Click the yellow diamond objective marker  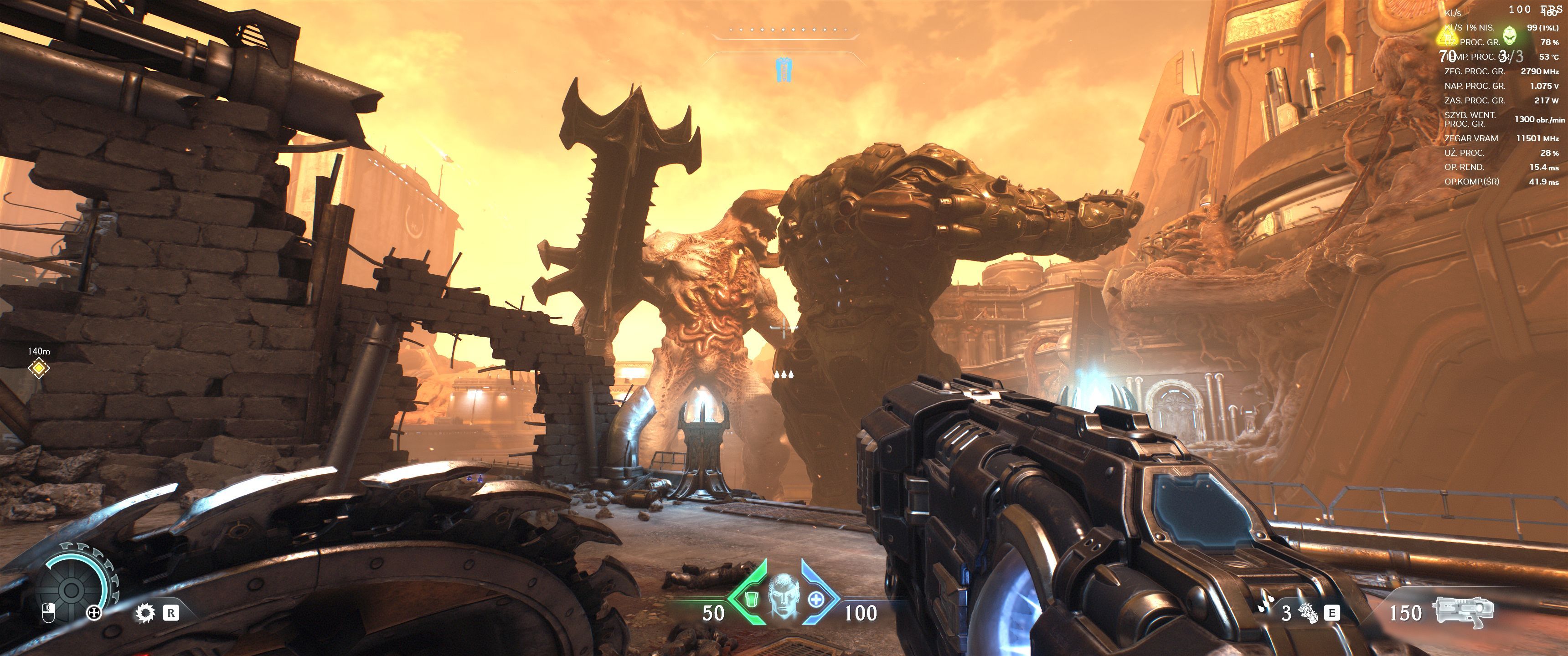(39, 368)
